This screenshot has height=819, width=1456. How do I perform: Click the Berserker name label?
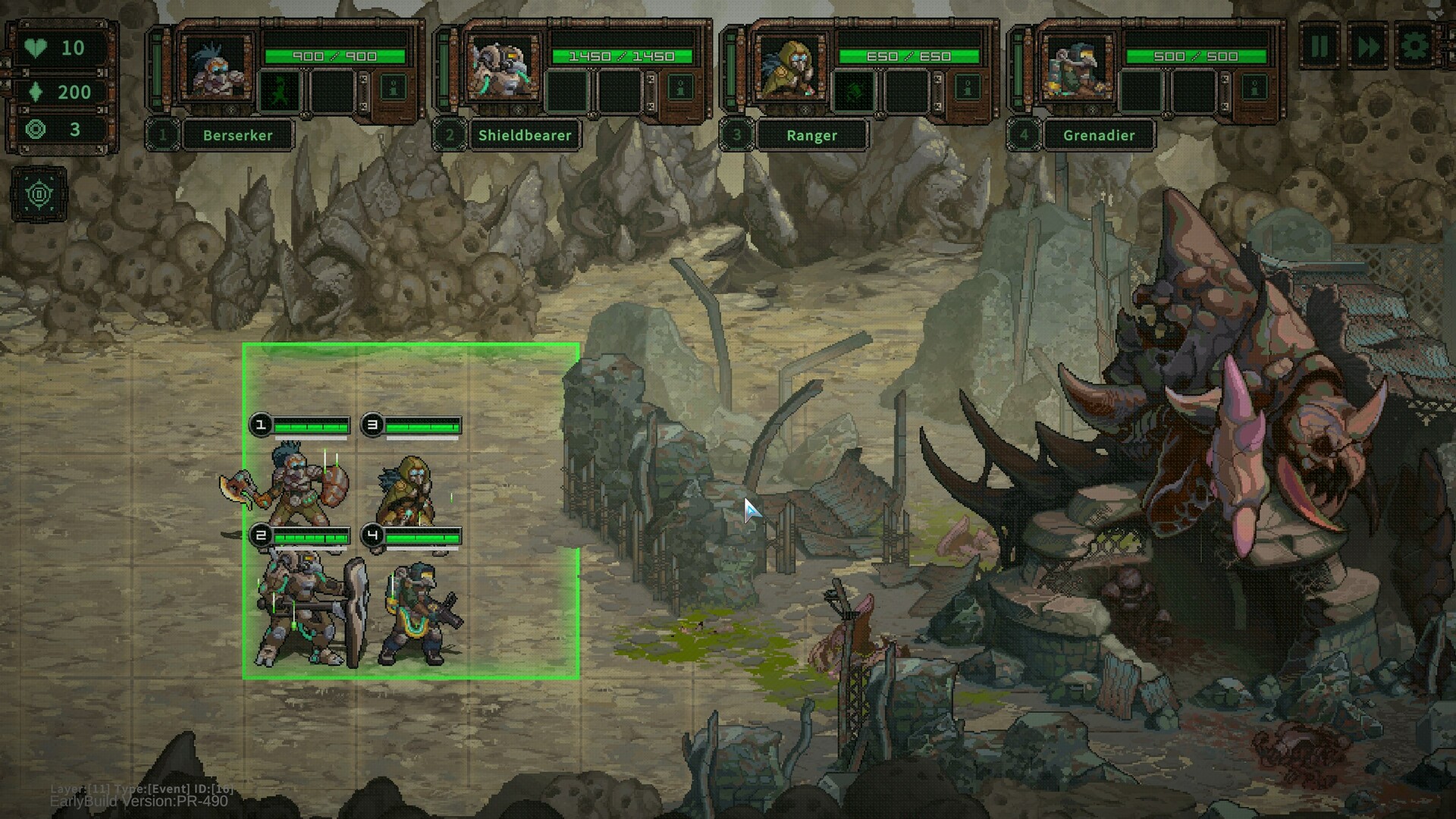[237, 136]
